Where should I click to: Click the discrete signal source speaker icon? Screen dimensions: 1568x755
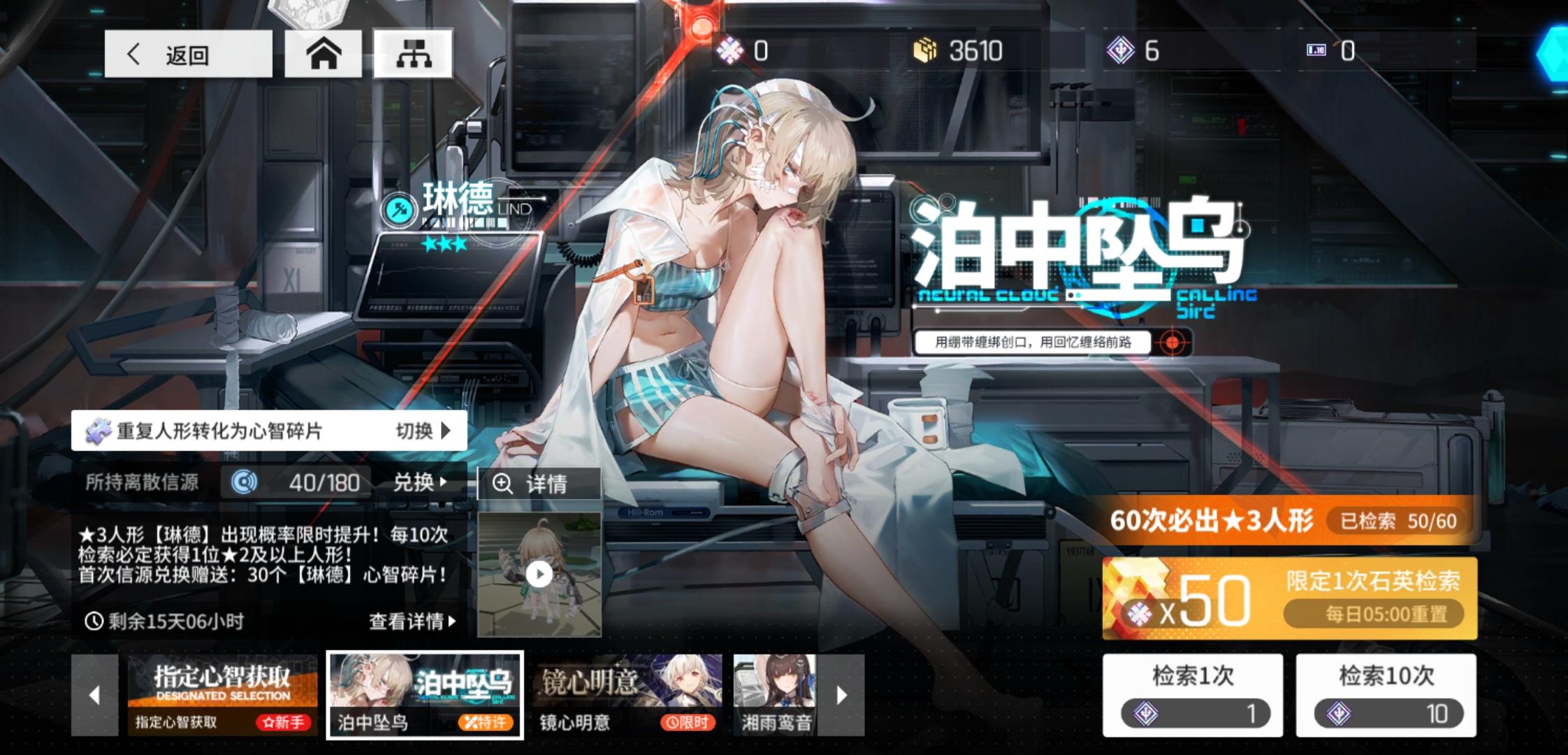coord(243,482)
